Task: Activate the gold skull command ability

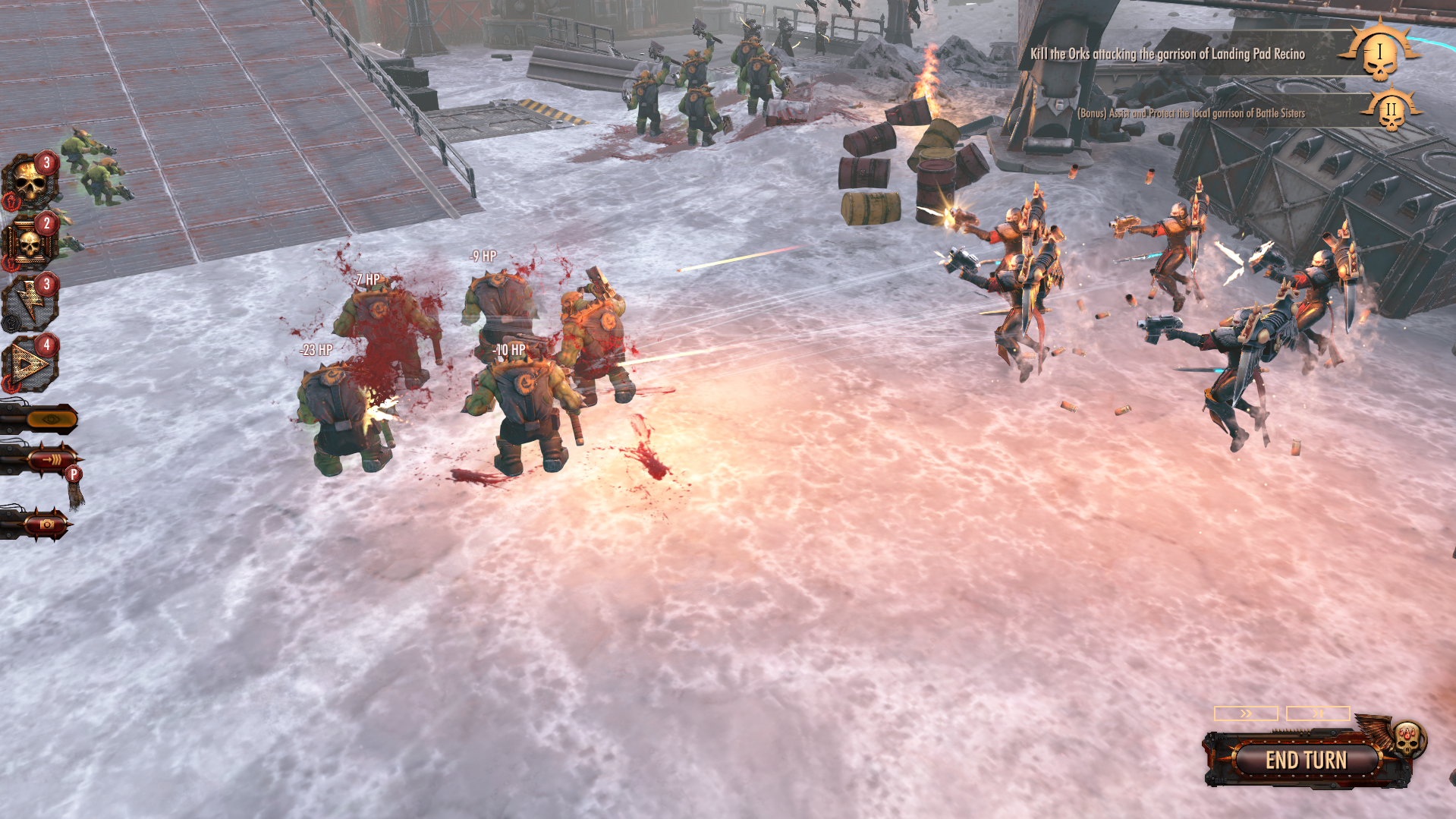Action: point(30,180)
